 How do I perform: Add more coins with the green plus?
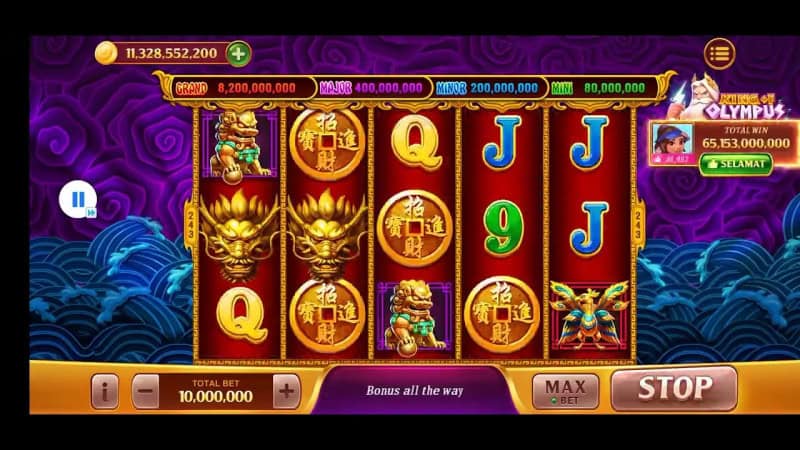(x=238, y=53)
